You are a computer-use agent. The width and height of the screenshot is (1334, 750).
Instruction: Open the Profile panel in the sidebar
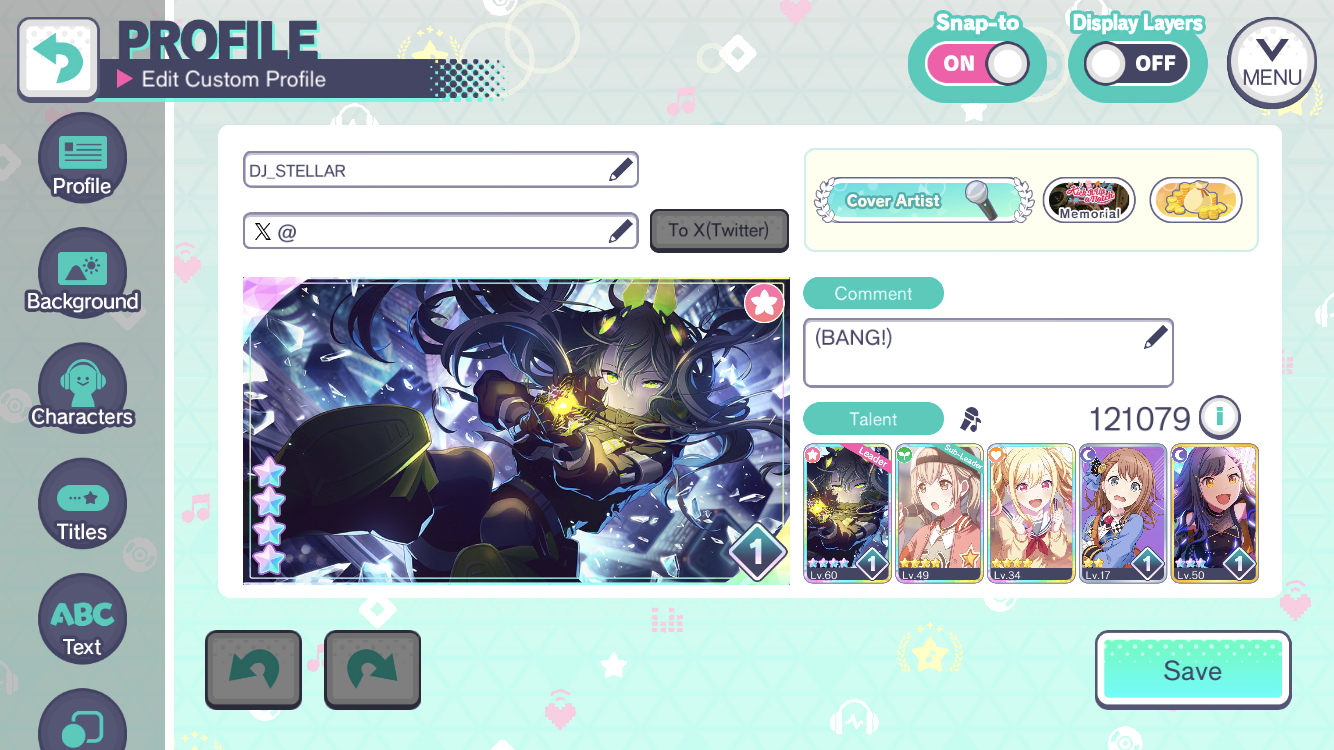click(x=82, y=158)
